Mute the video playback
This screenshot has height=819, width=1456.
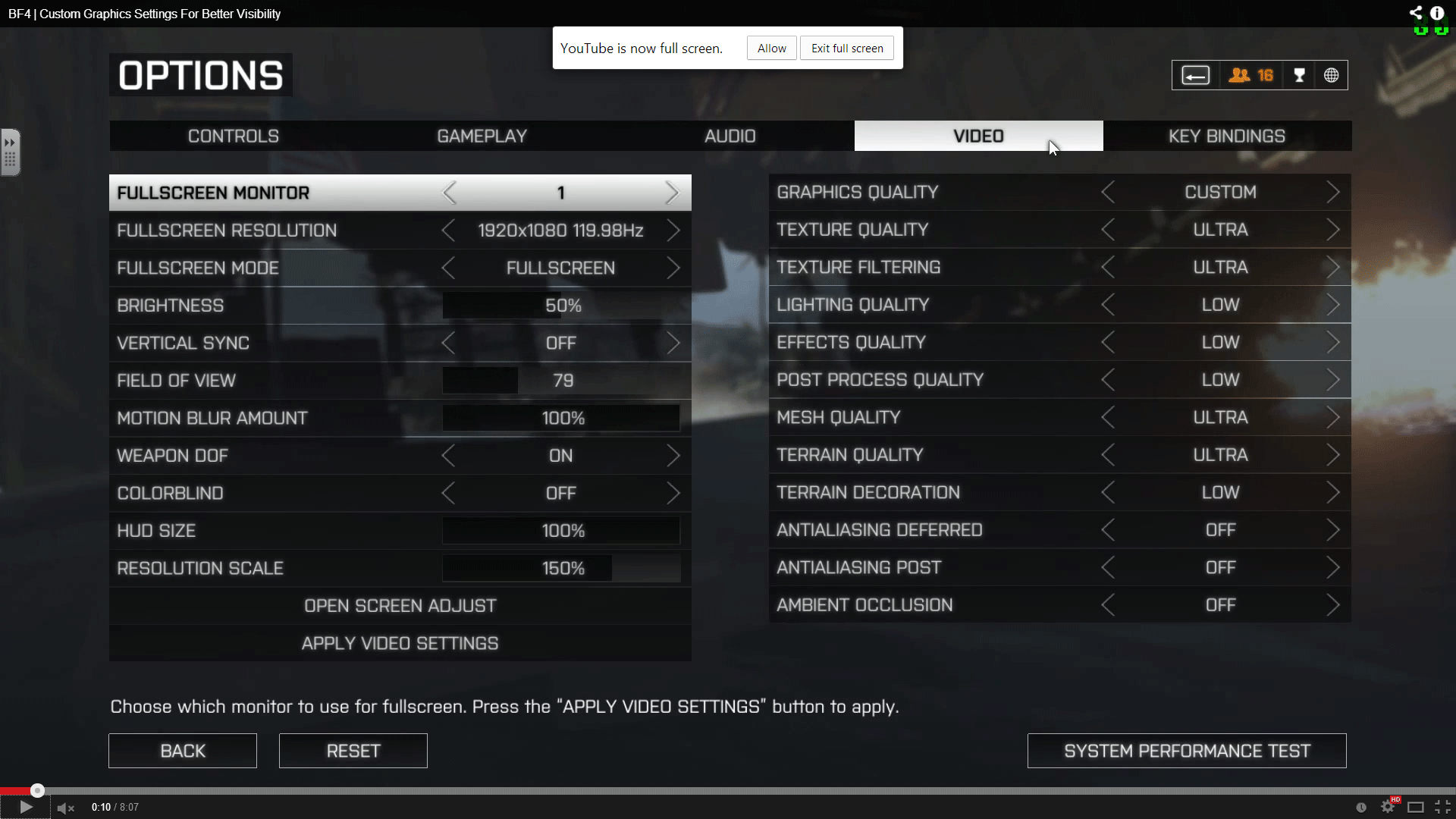pyautogui.click(x=64, y=806)
